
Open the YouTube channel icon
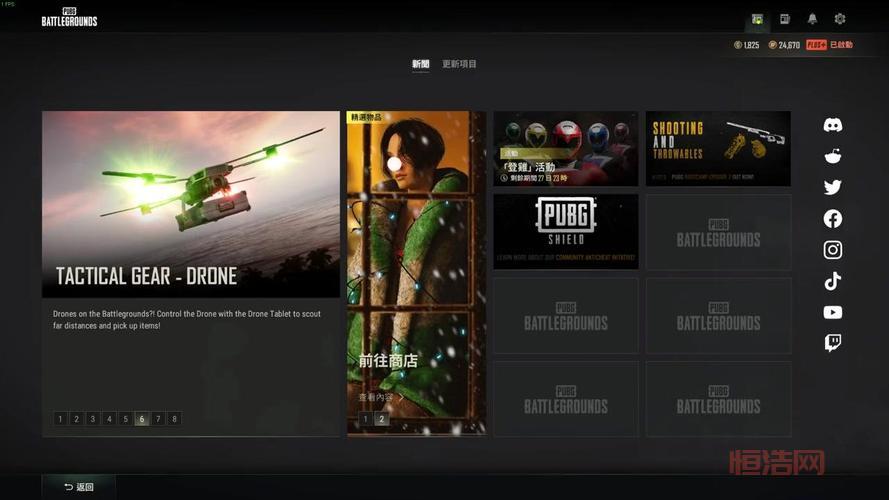click(833, 312)
